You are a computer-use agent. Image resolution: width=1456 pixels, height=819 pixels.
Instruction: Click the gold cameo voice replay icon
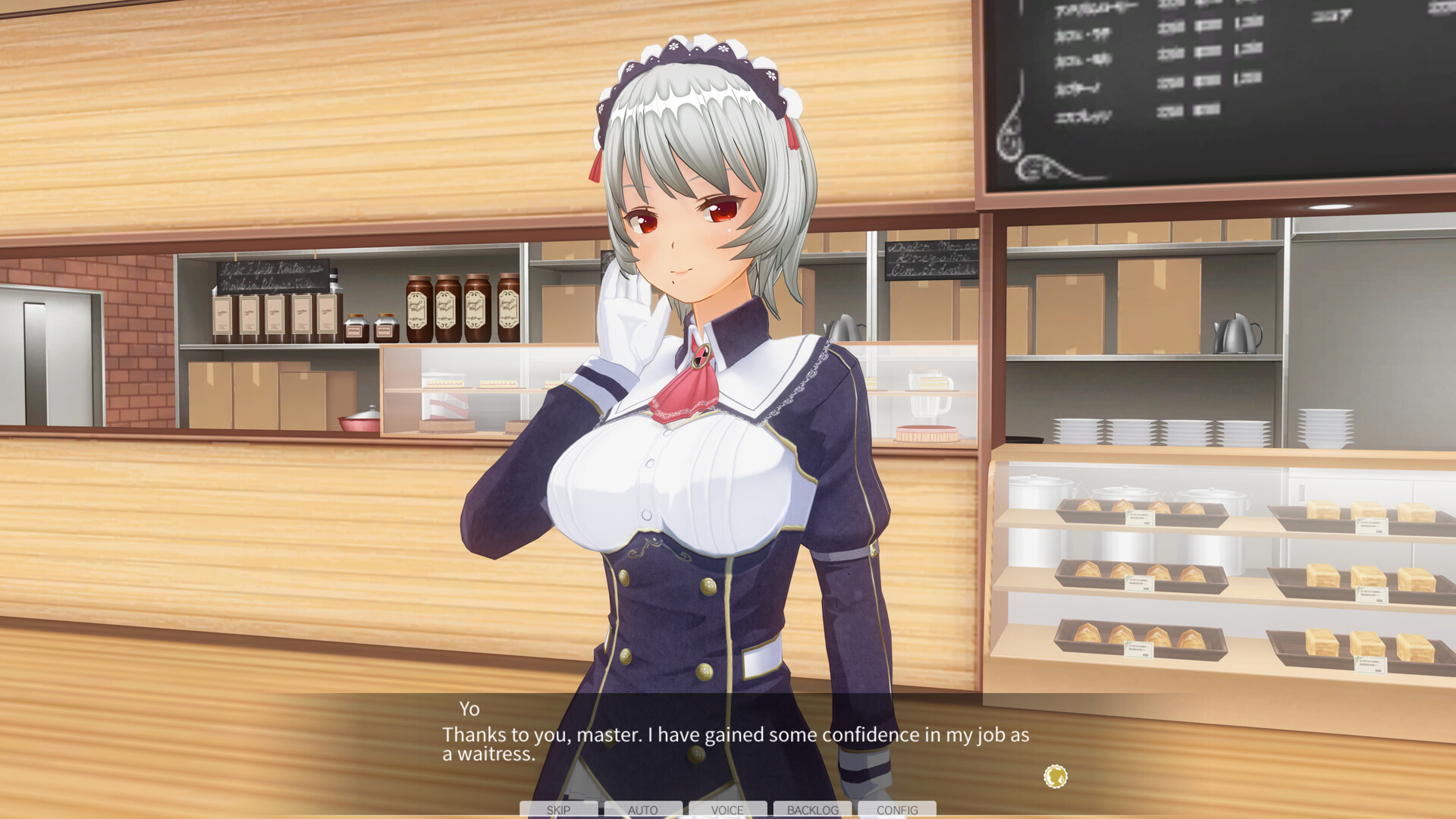coord(1054,776)
